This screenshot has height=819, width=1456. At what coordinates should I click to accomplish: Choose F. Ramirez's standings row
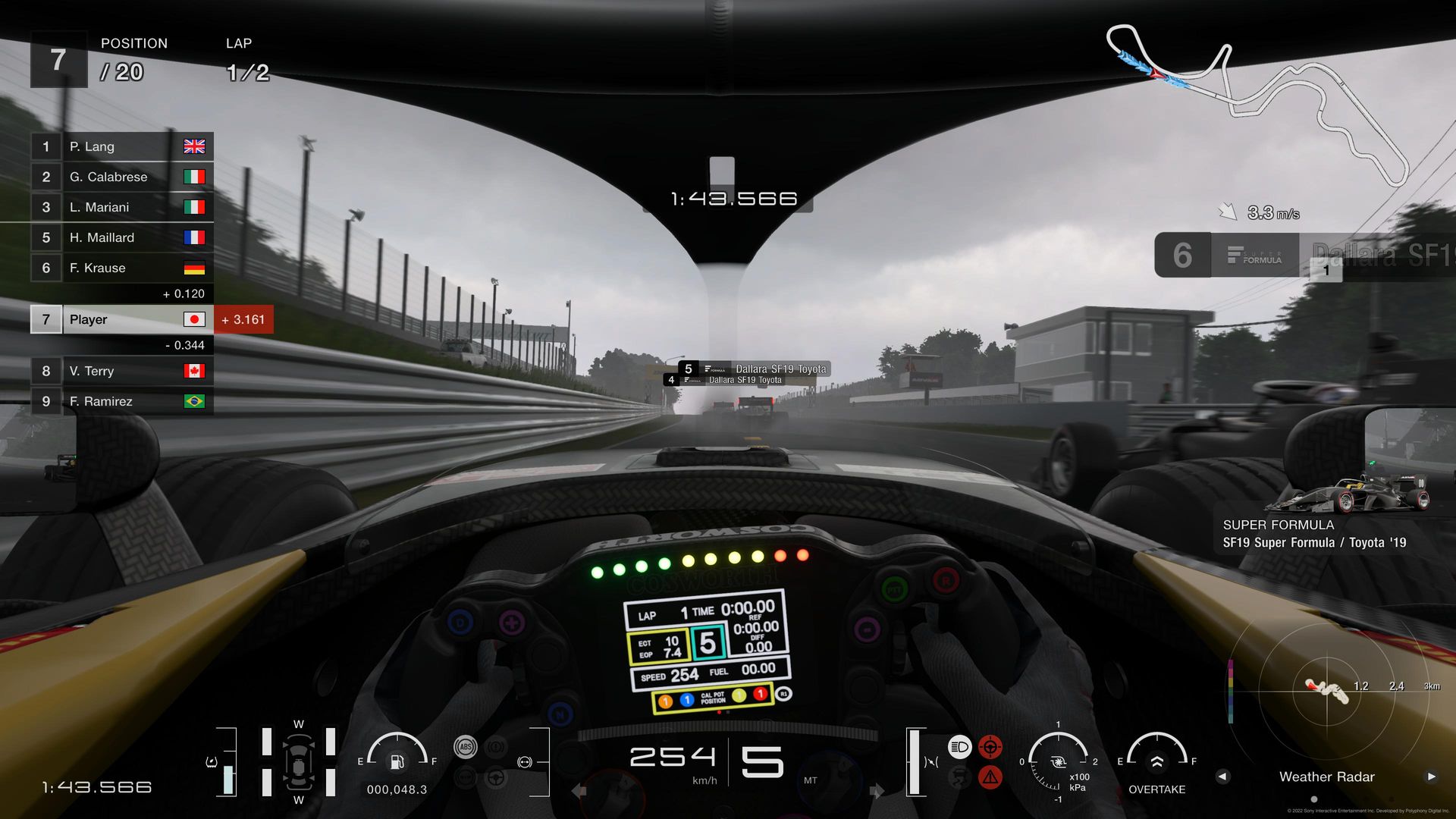(x=121, y=401)
